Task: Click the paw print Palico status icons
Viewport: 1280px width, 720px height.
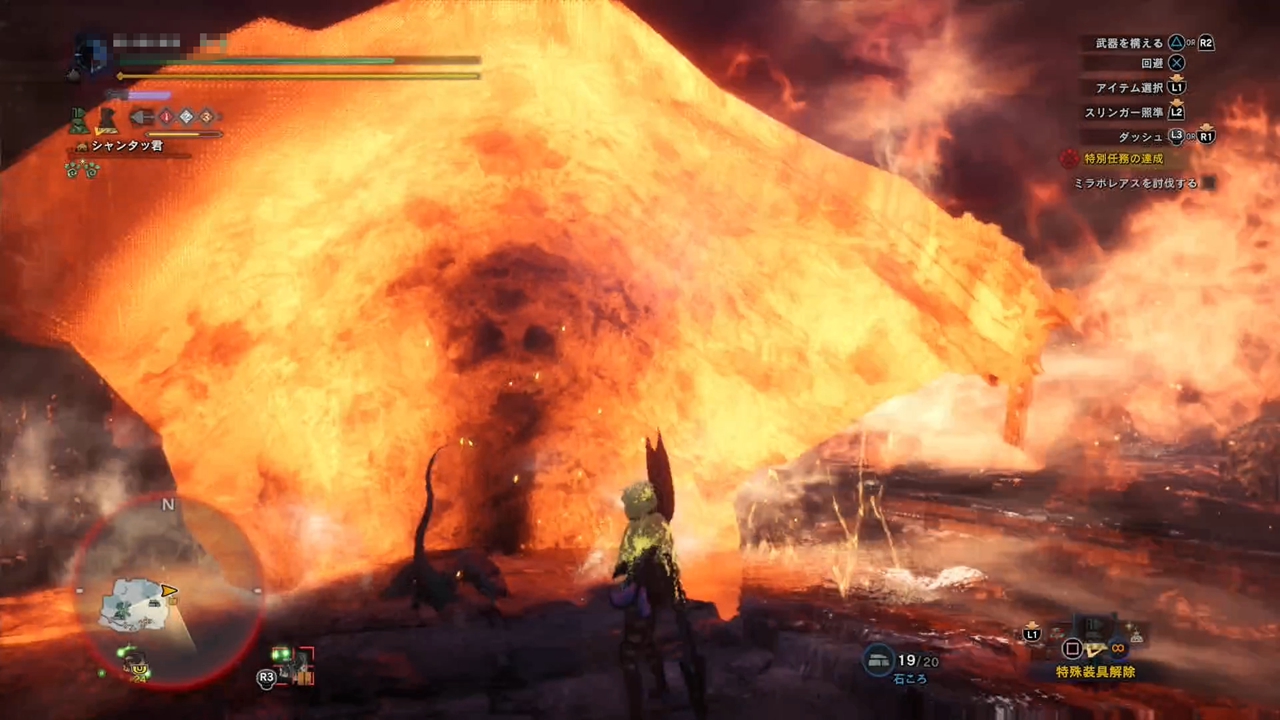Action: 82,169
